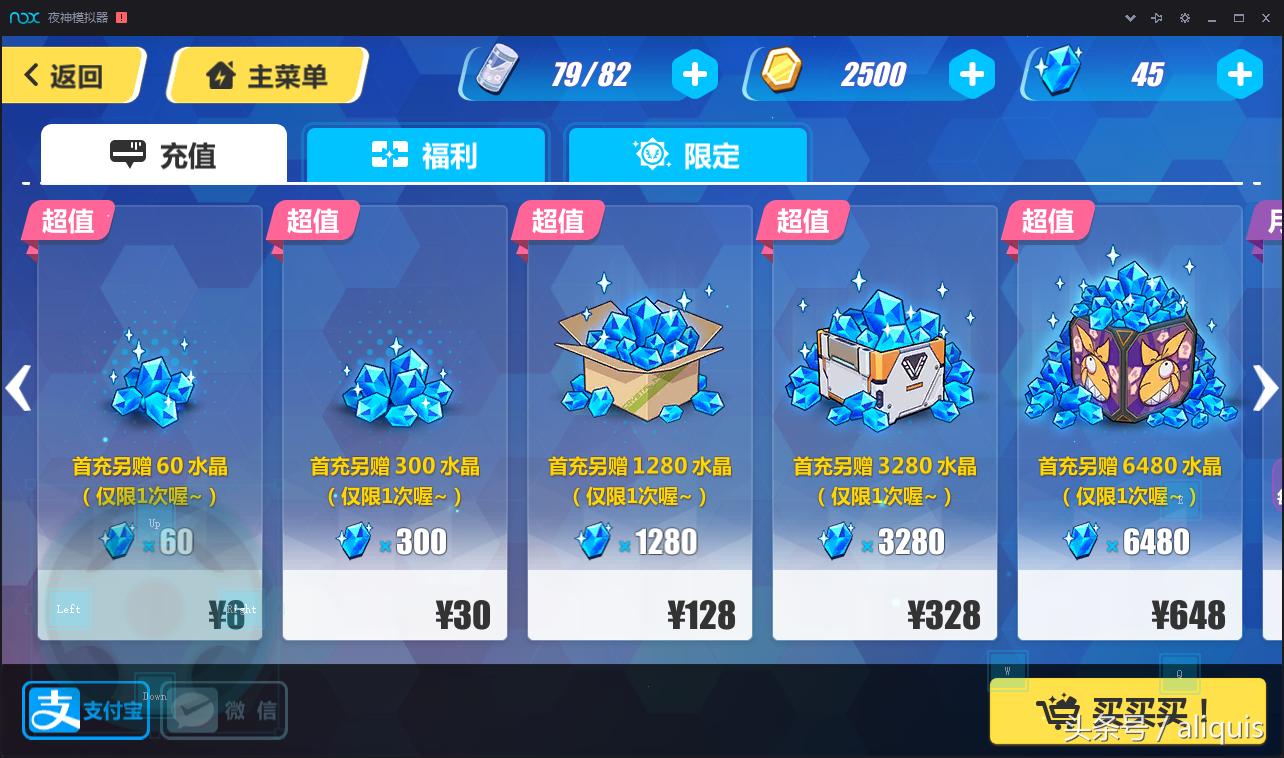Screen dimensions: 1284x758
Task: Open the 限定 tab
Action: click(687, 155)
